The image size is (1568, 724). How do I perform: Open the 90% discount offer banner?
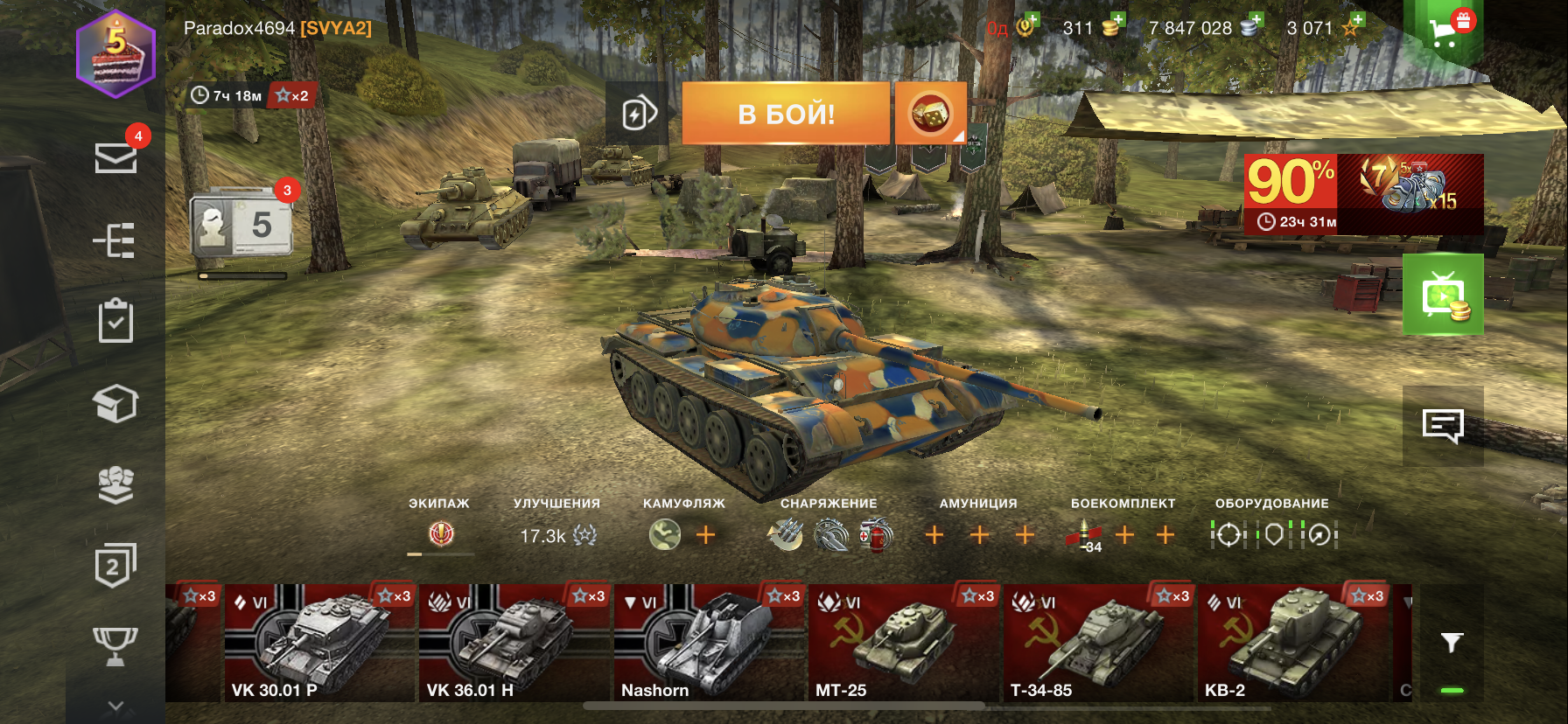pyautogui.click(x=1363, y=194)
